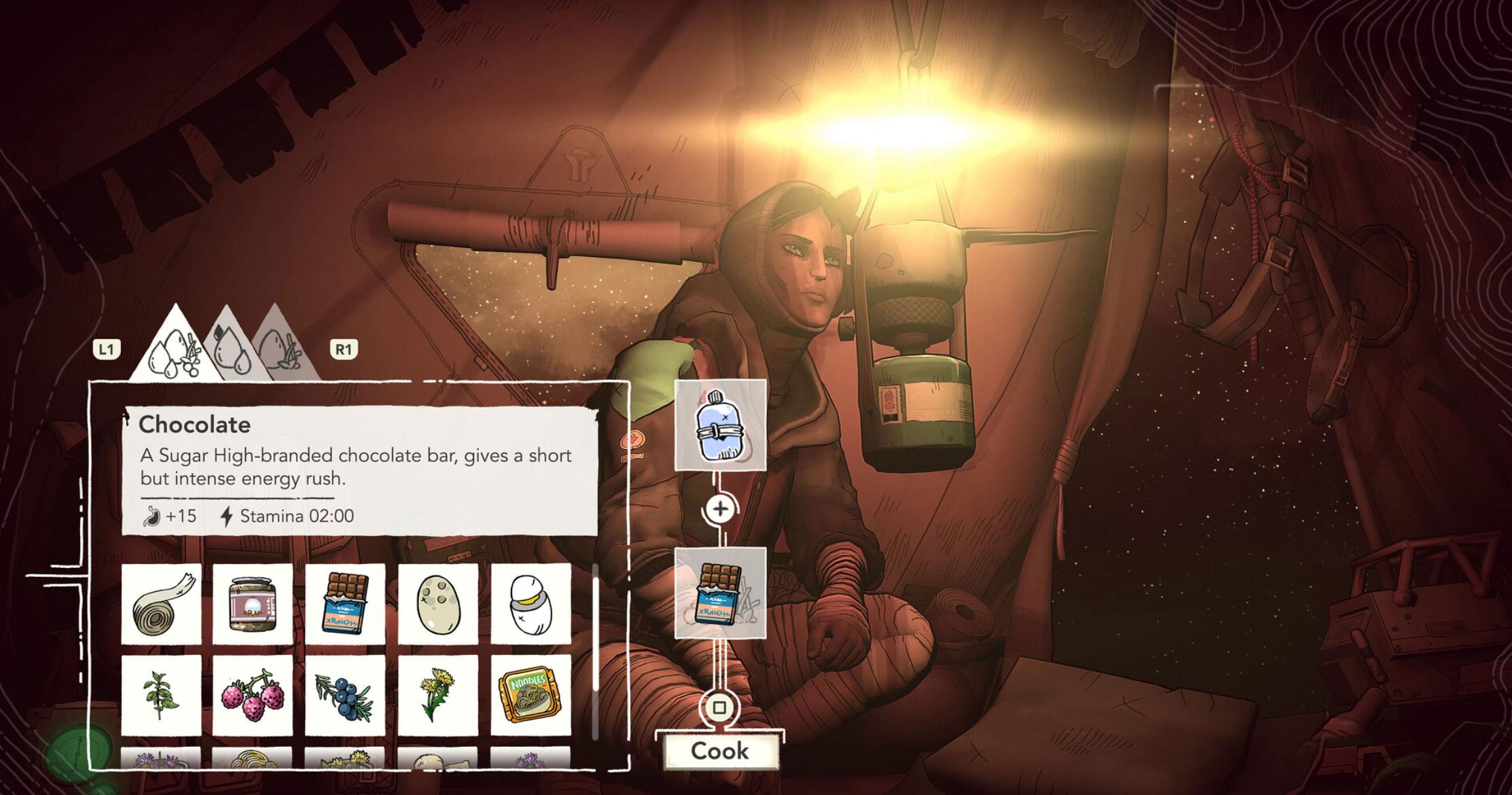Image resolution: width=1512 pixels, height=795 pixels.
Task: Remove chocolate from the second cooking slot
Action: [x=720, y=593]
